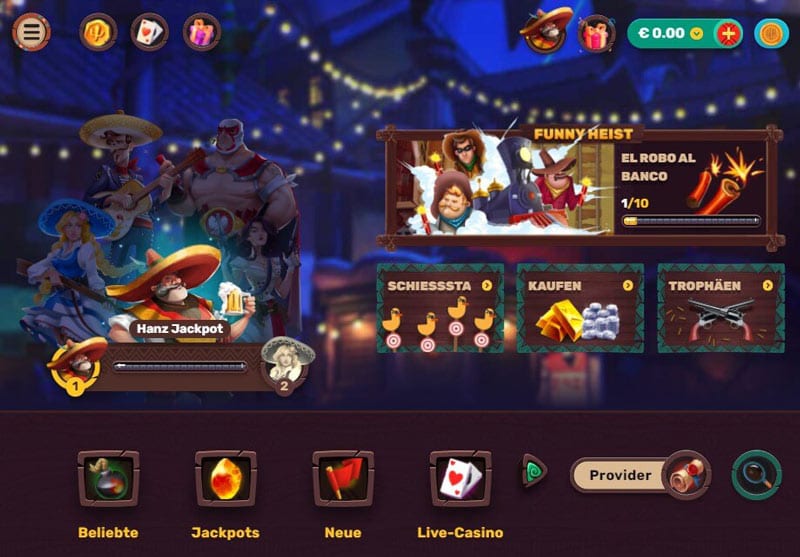Click the red plus deposit button

729,33
